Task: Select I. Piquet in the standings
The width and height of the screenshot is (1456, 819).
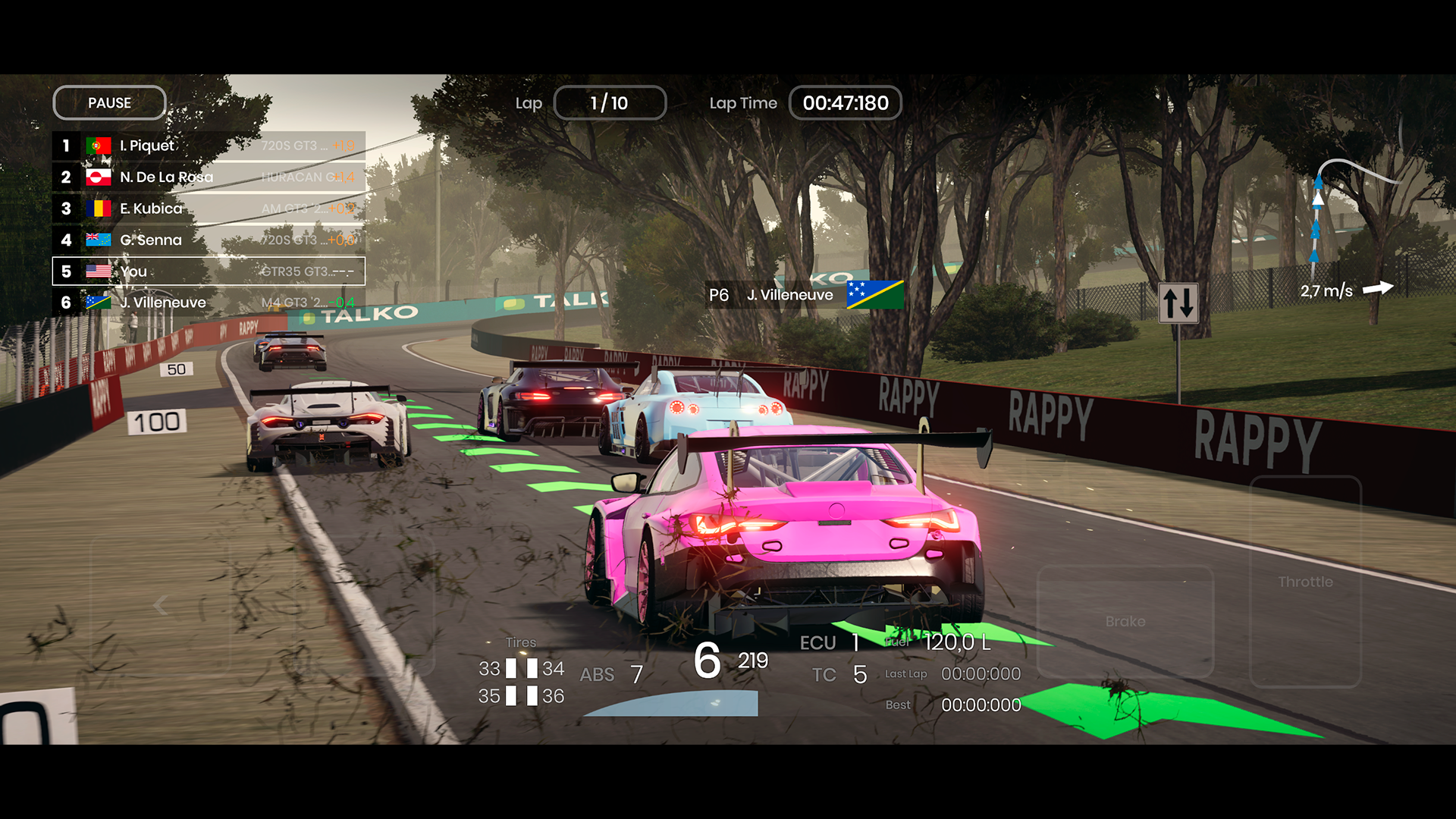Action: click(x=209, y=146)
